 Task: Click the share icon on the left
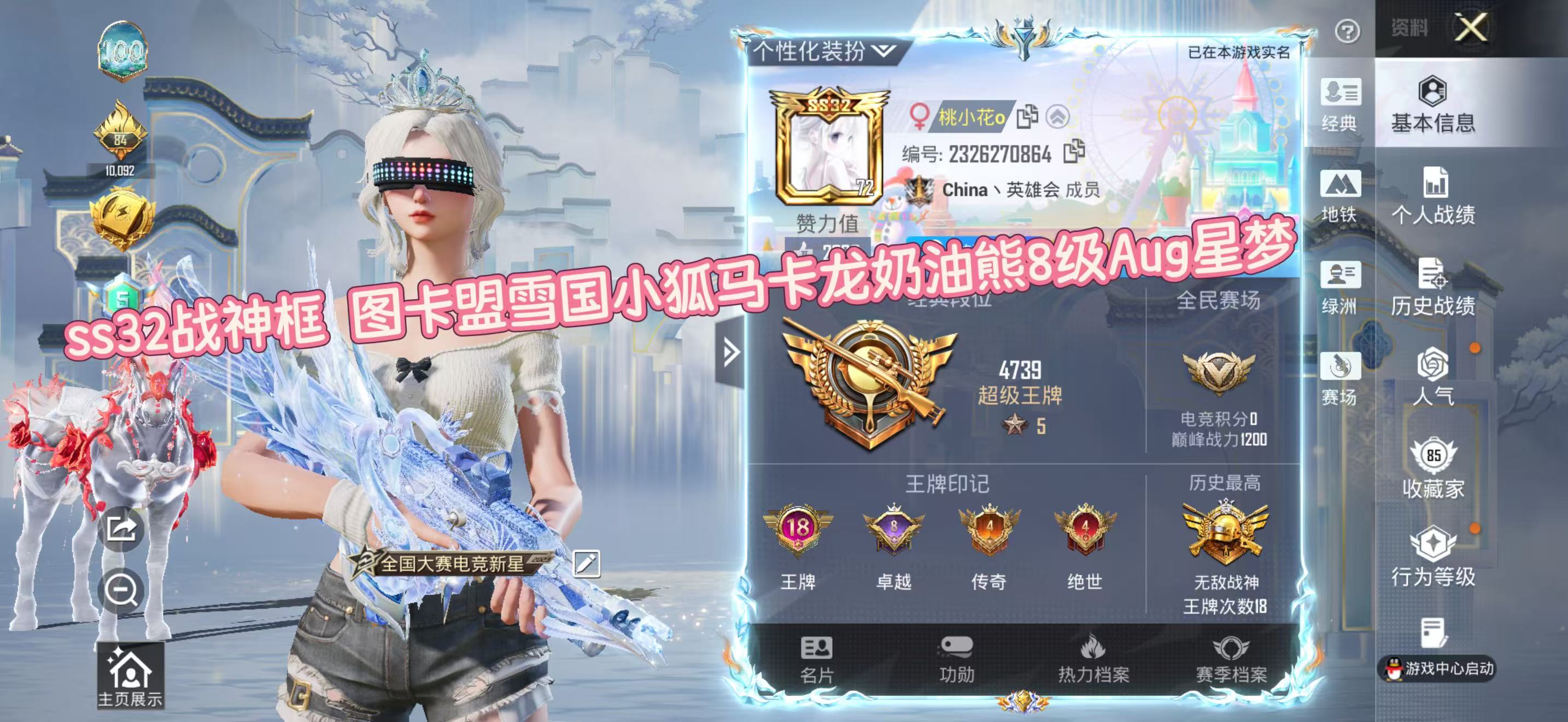[x=121, y=528]
